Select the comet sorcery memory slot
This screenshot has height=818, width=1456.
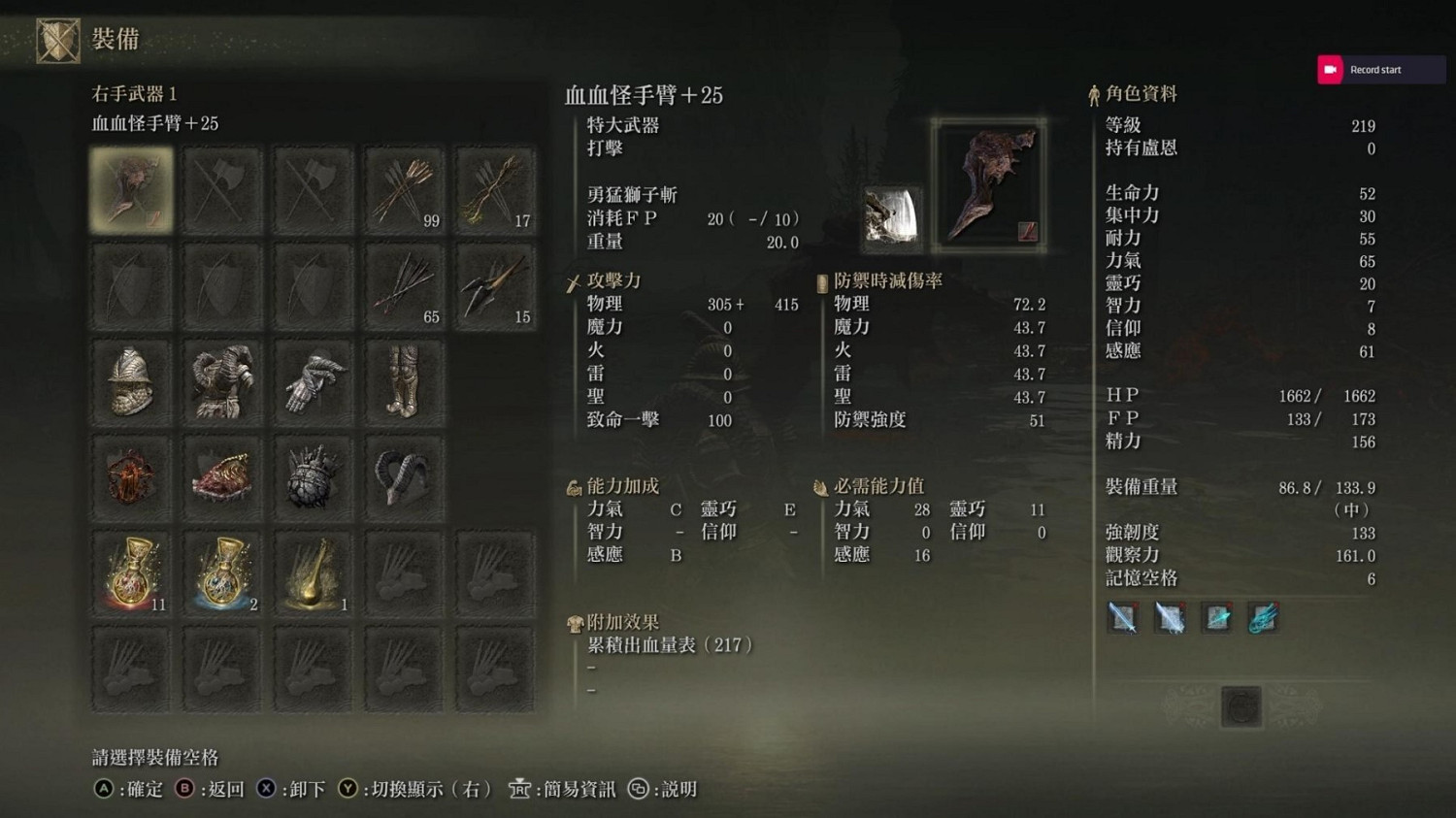pyautogui.click(x=1263, y=618)
